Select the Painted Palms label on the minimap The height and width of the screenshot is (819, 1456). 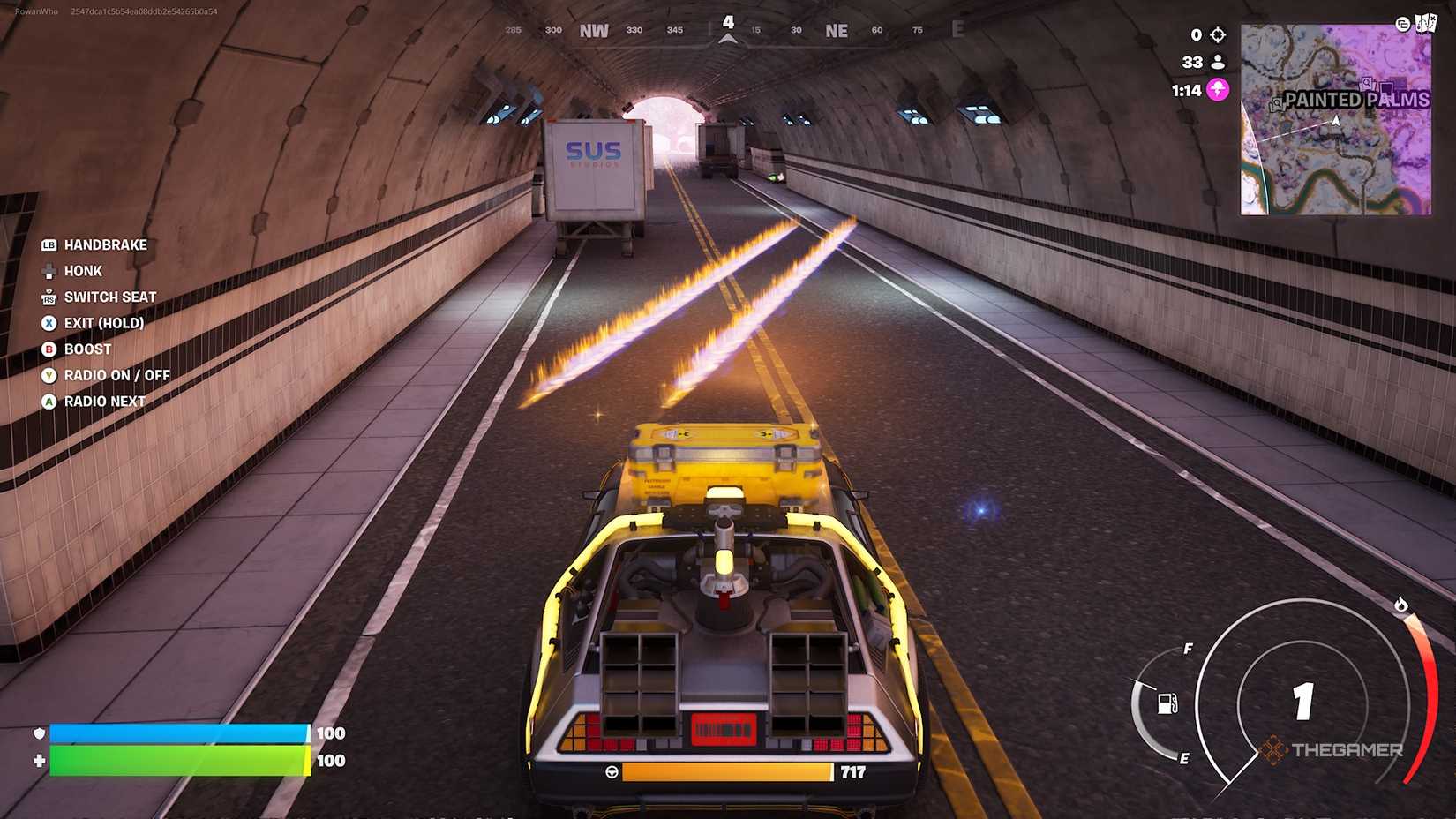pyautogui.click(x=1357, y=99)
